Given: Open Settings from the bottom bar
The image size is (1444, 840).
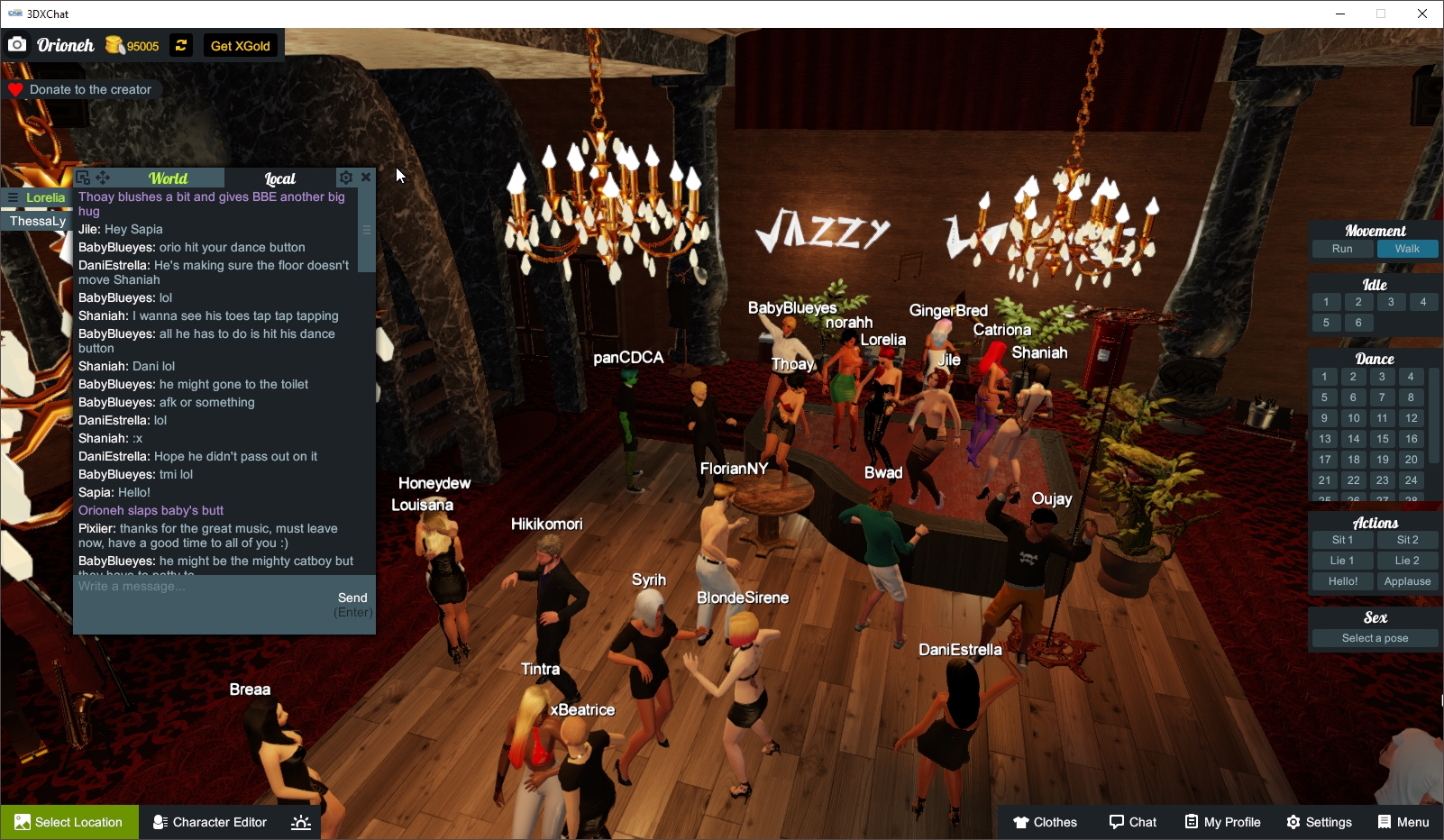Looking at the screenshot, I should (1319, 821).
